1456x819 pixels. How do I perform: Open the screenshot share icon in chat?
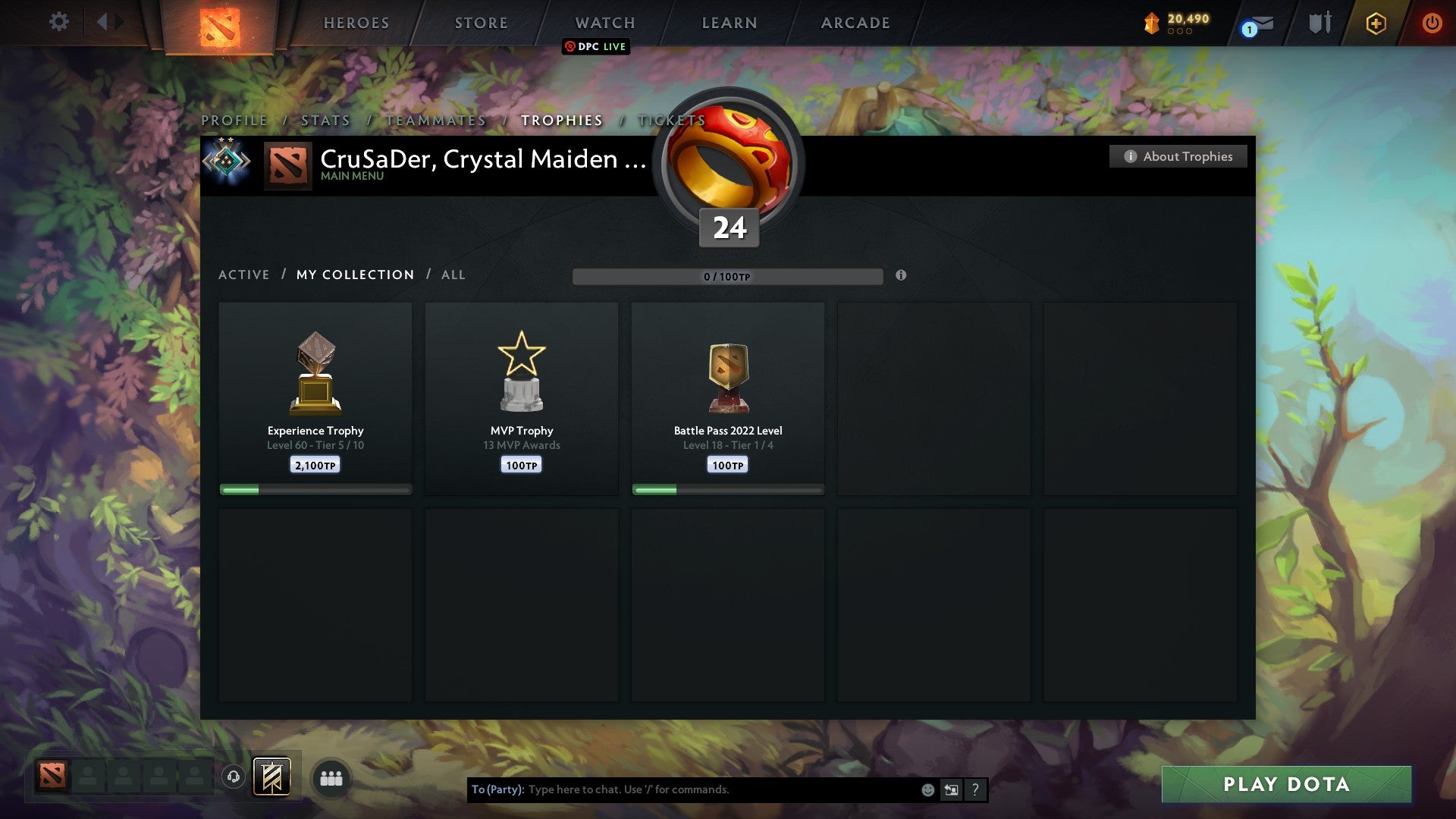[x=950, y=789]
